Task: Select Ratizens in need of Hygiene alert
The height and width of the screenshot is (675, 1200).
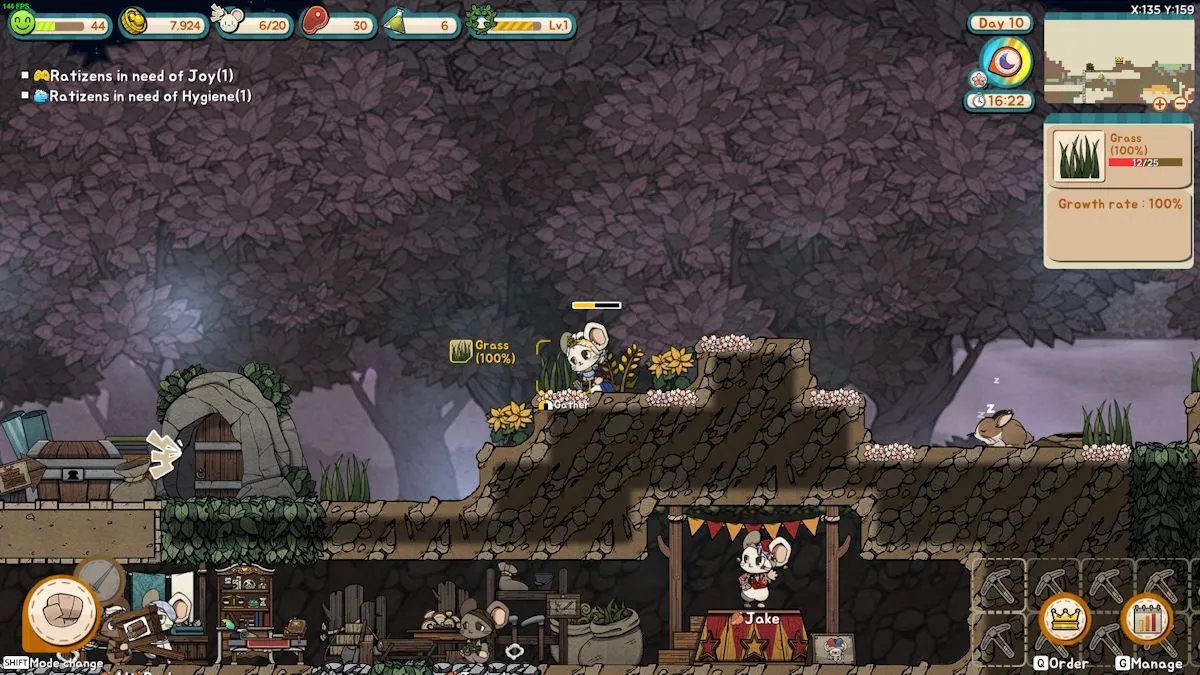Action: pyautogui.click(x=140, y=96)
